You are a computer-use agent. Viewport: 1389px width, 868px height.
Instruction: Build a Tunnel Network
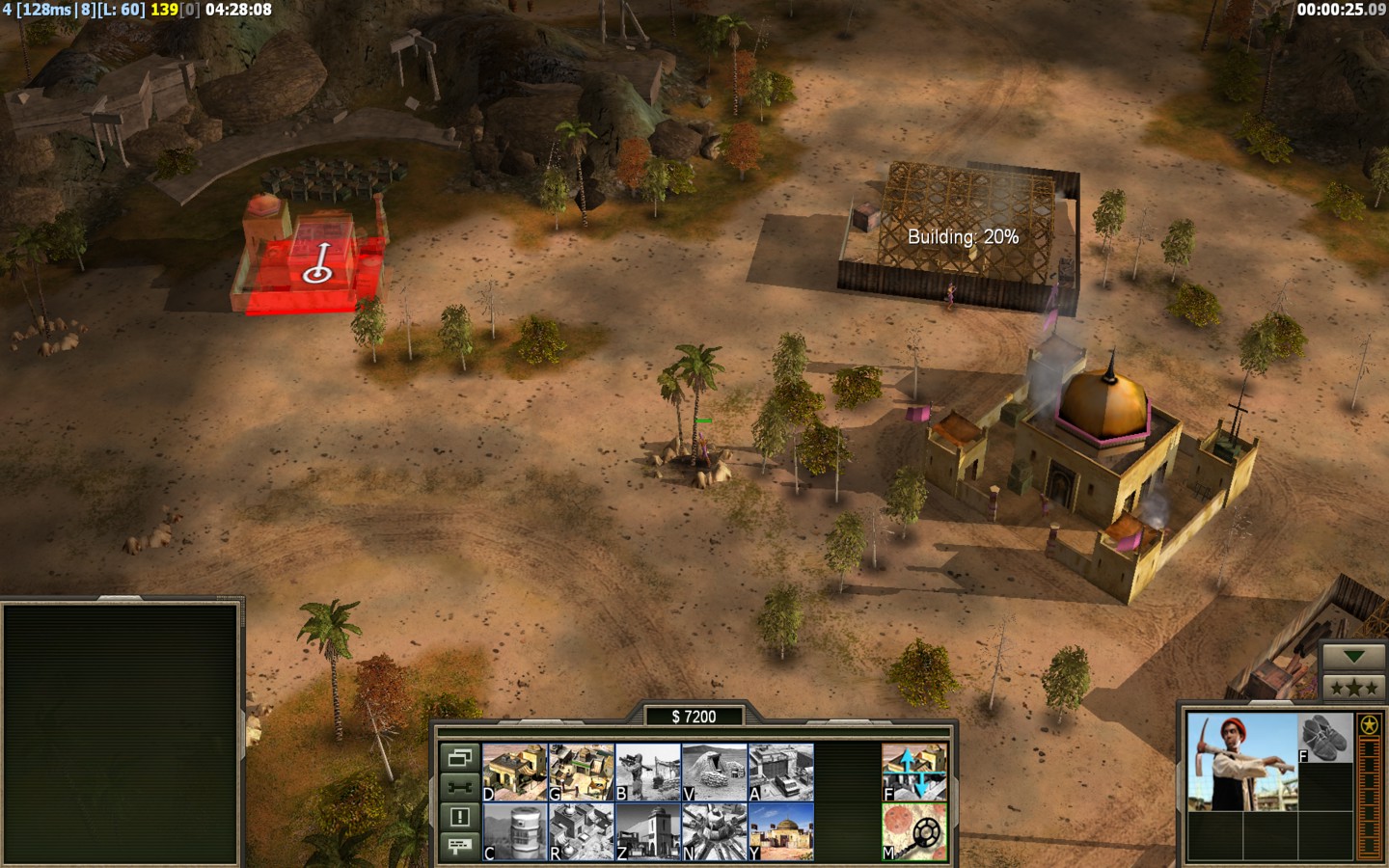(715, 772)
